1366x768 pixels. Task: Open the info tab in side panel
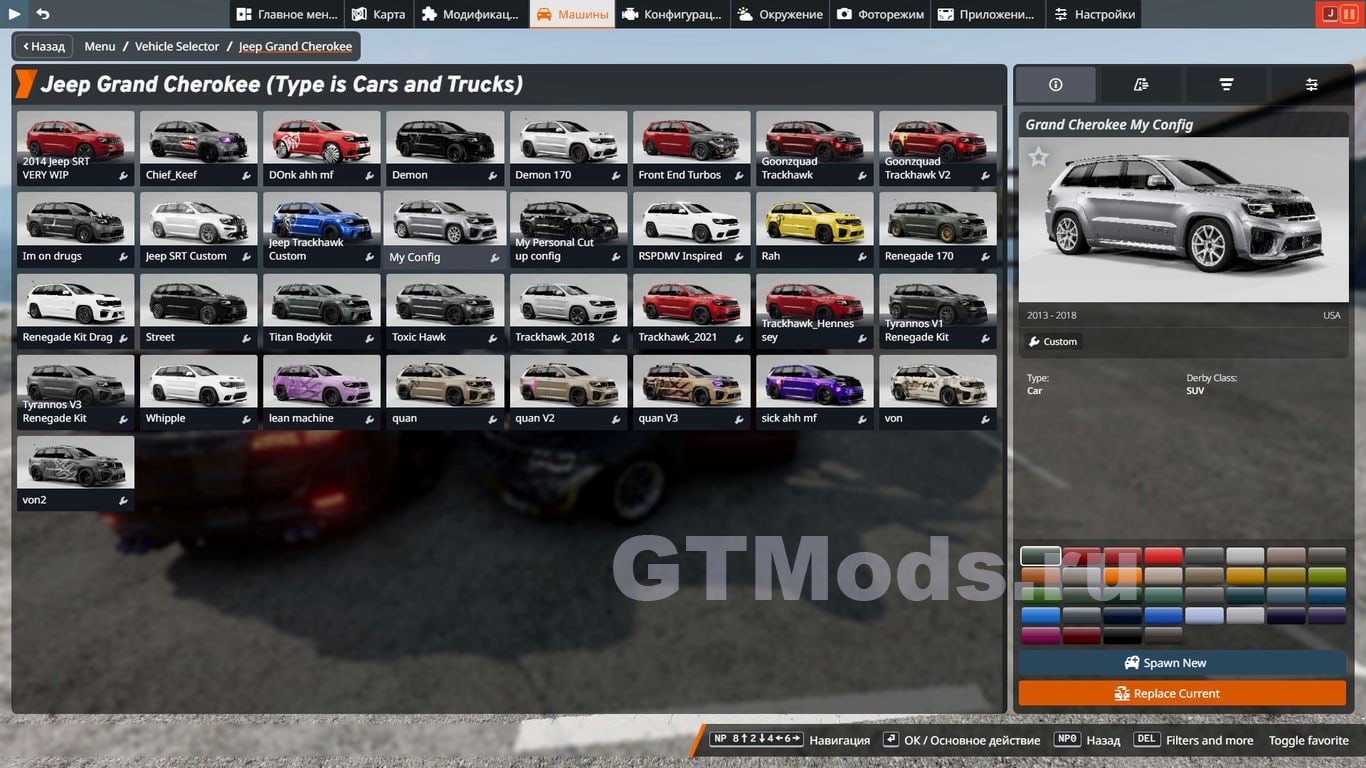[1055, 85]
